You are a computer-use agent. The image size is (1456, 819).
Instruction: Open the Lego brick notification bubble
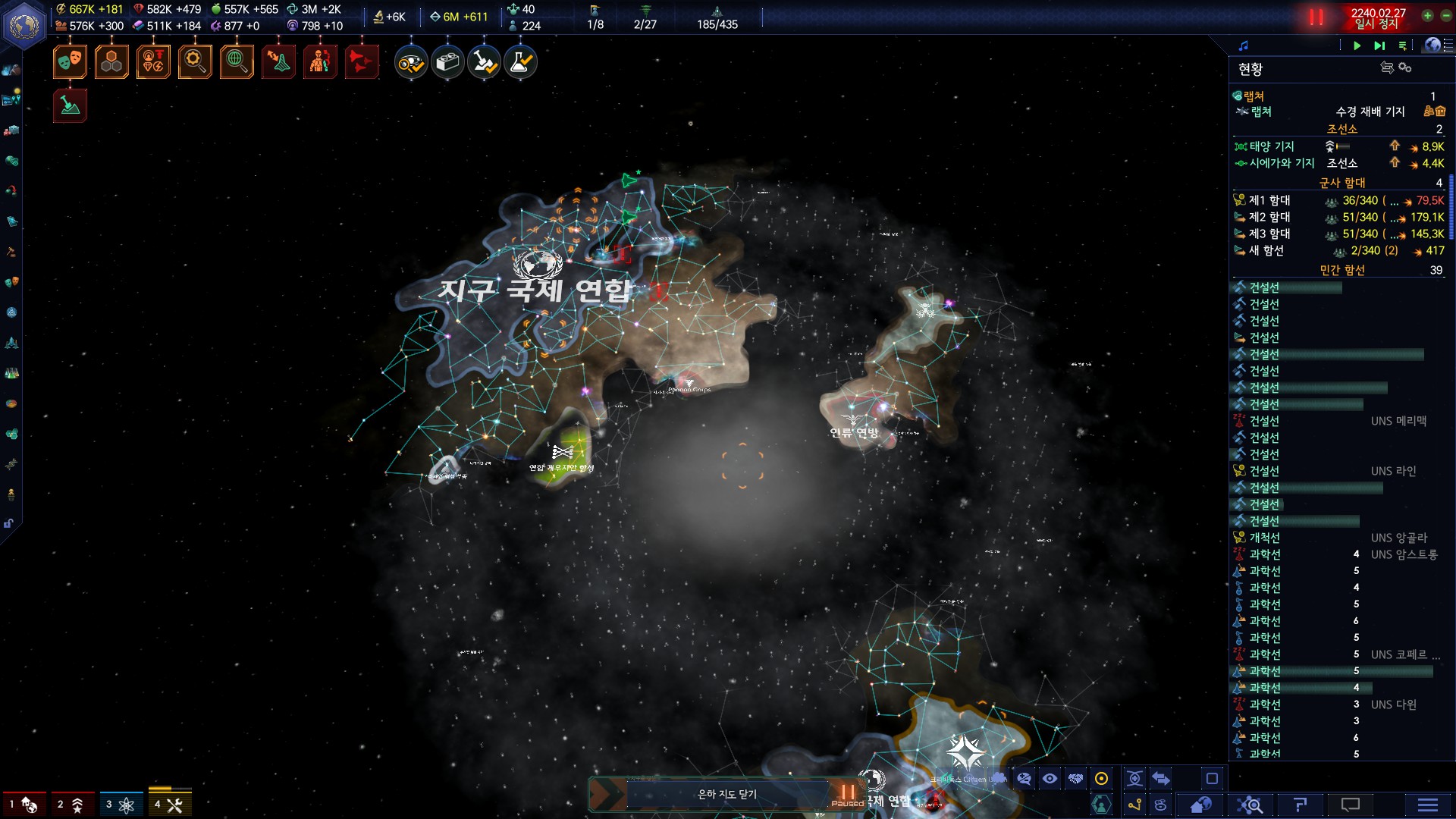(x=447, y=62)
